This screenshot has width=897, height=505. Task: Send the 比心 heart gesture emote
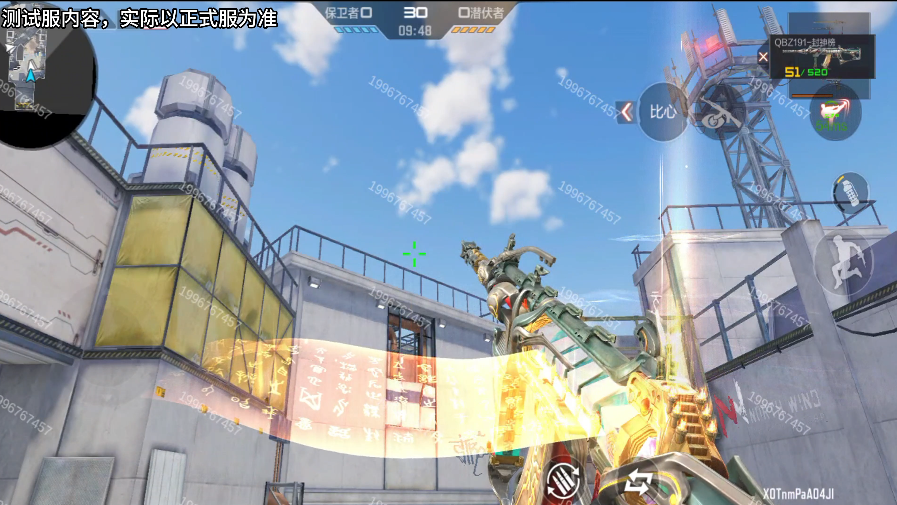click(663, 110)
